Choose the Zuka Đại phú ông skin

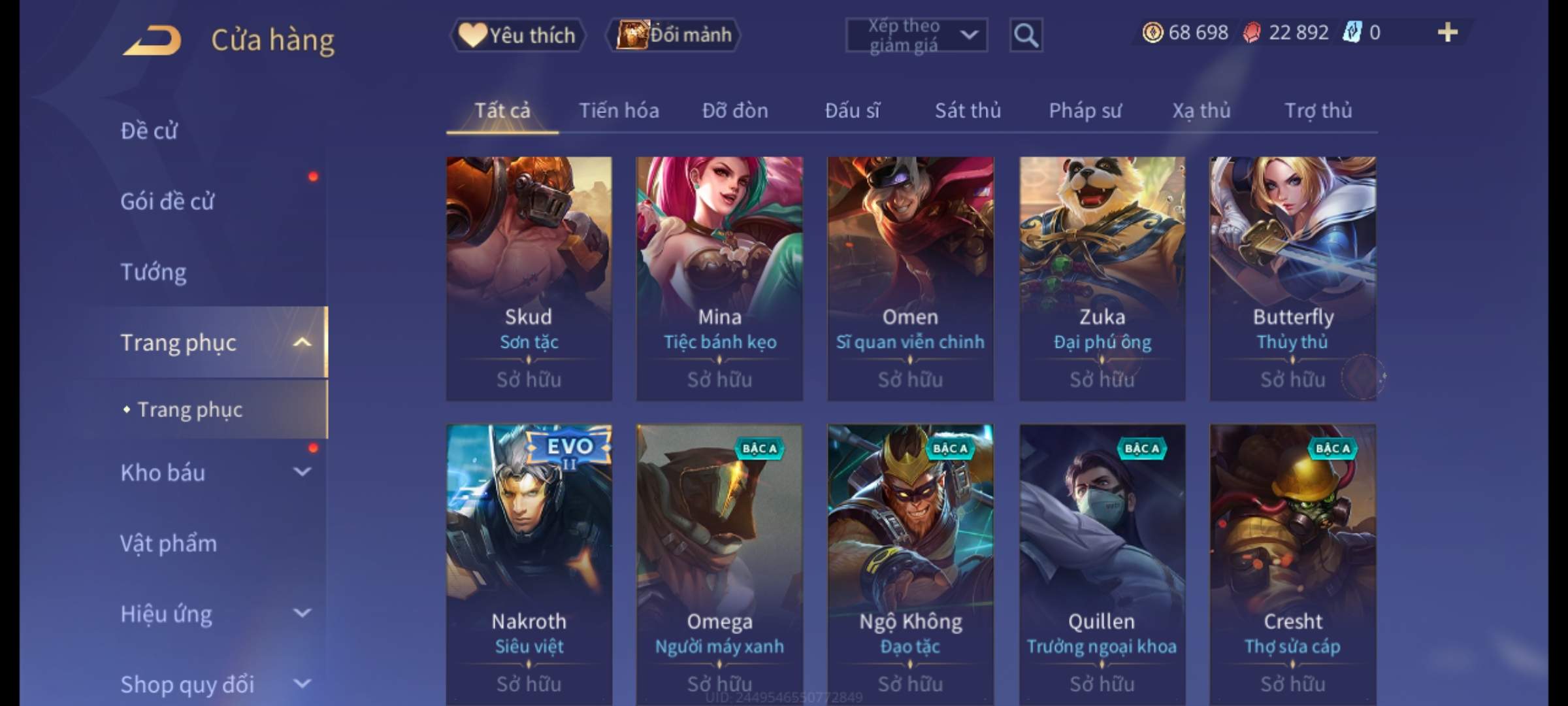click(x=1102, y=278)
